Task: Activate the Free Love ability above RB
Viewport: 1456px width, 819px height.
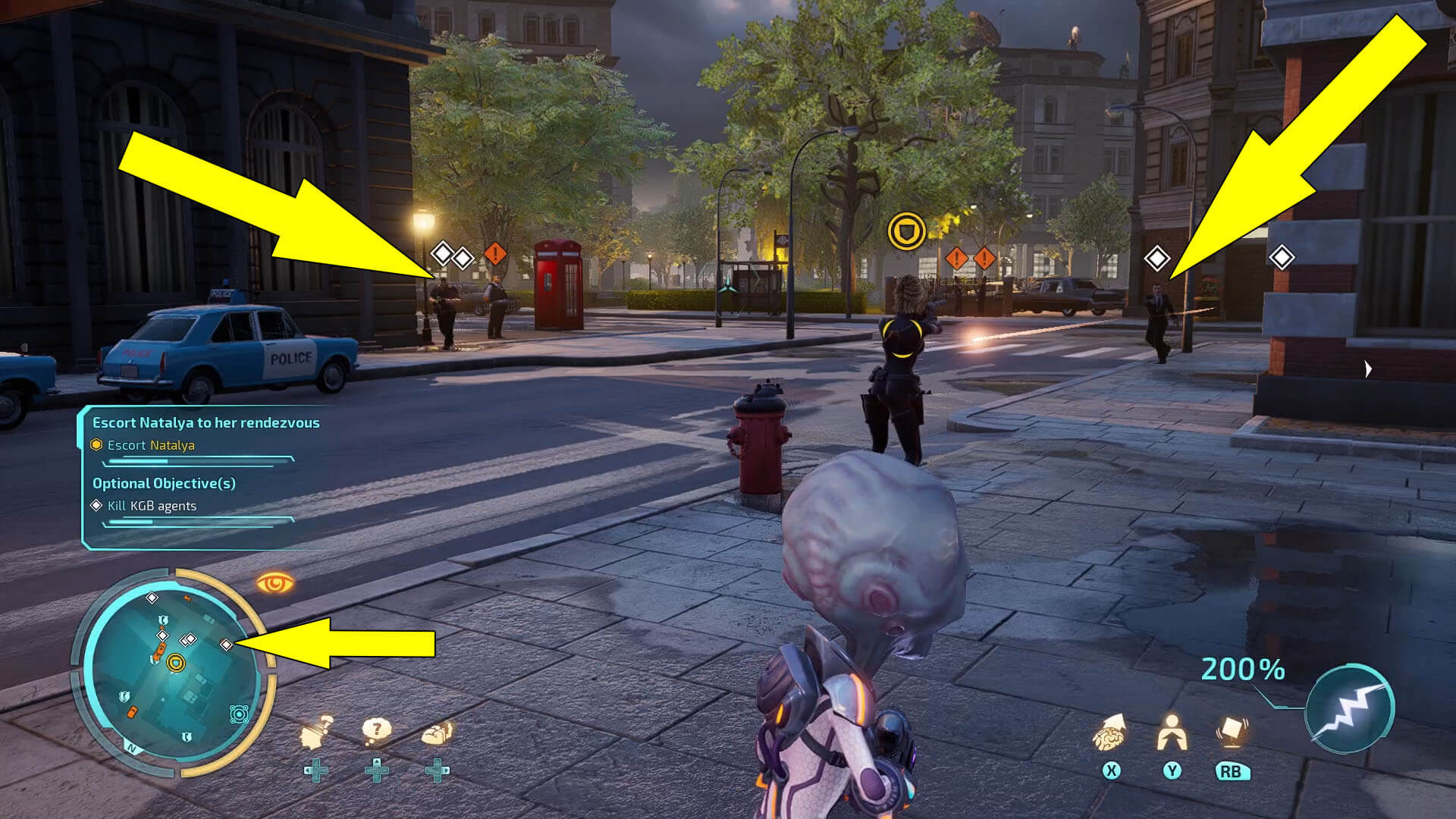Action: (x=1230, y=732)
